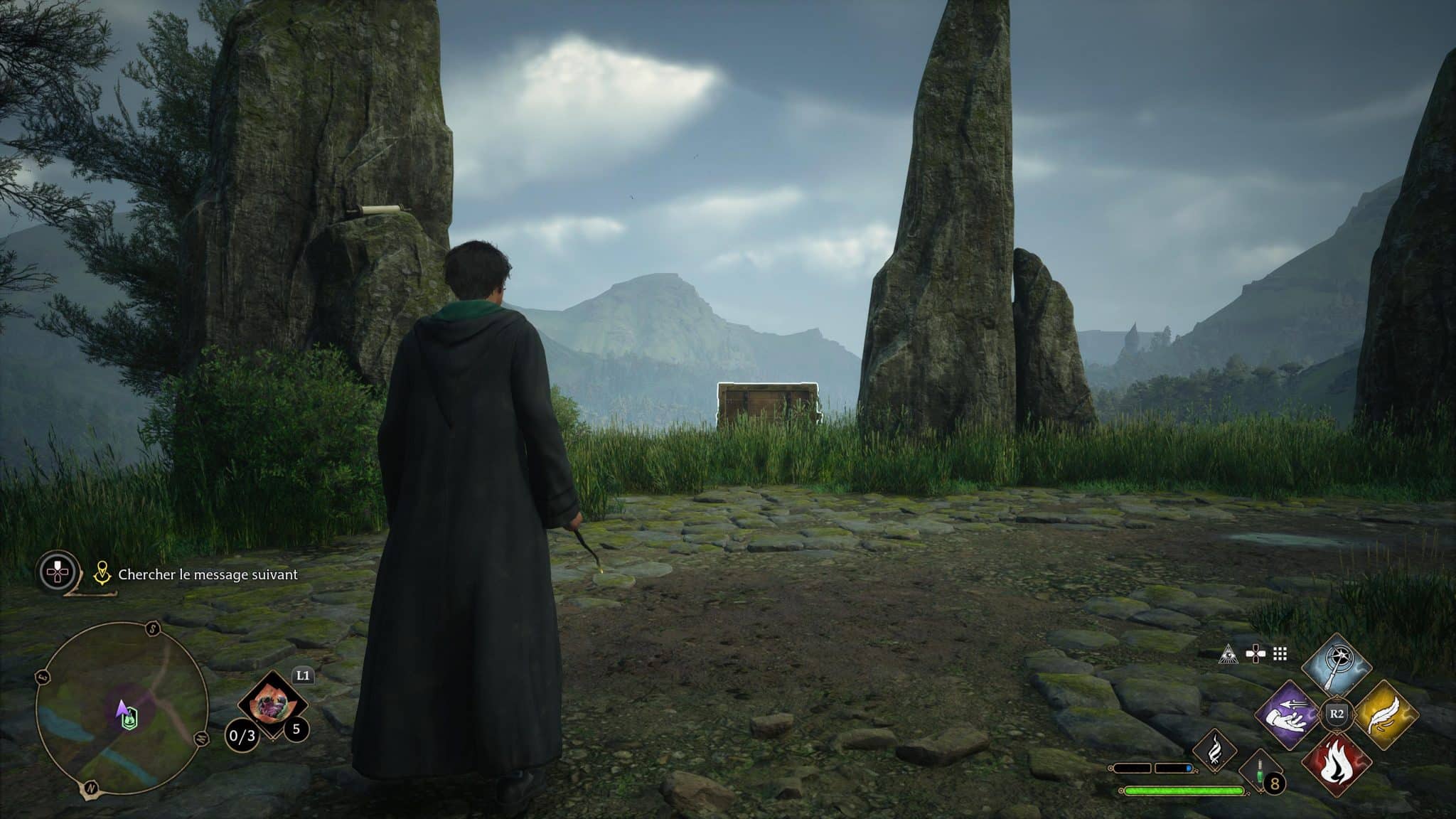This screenshot has height=819, width=1456.
Task: Click the 0/3 plant counter badge
Action: tap(243, 736)
